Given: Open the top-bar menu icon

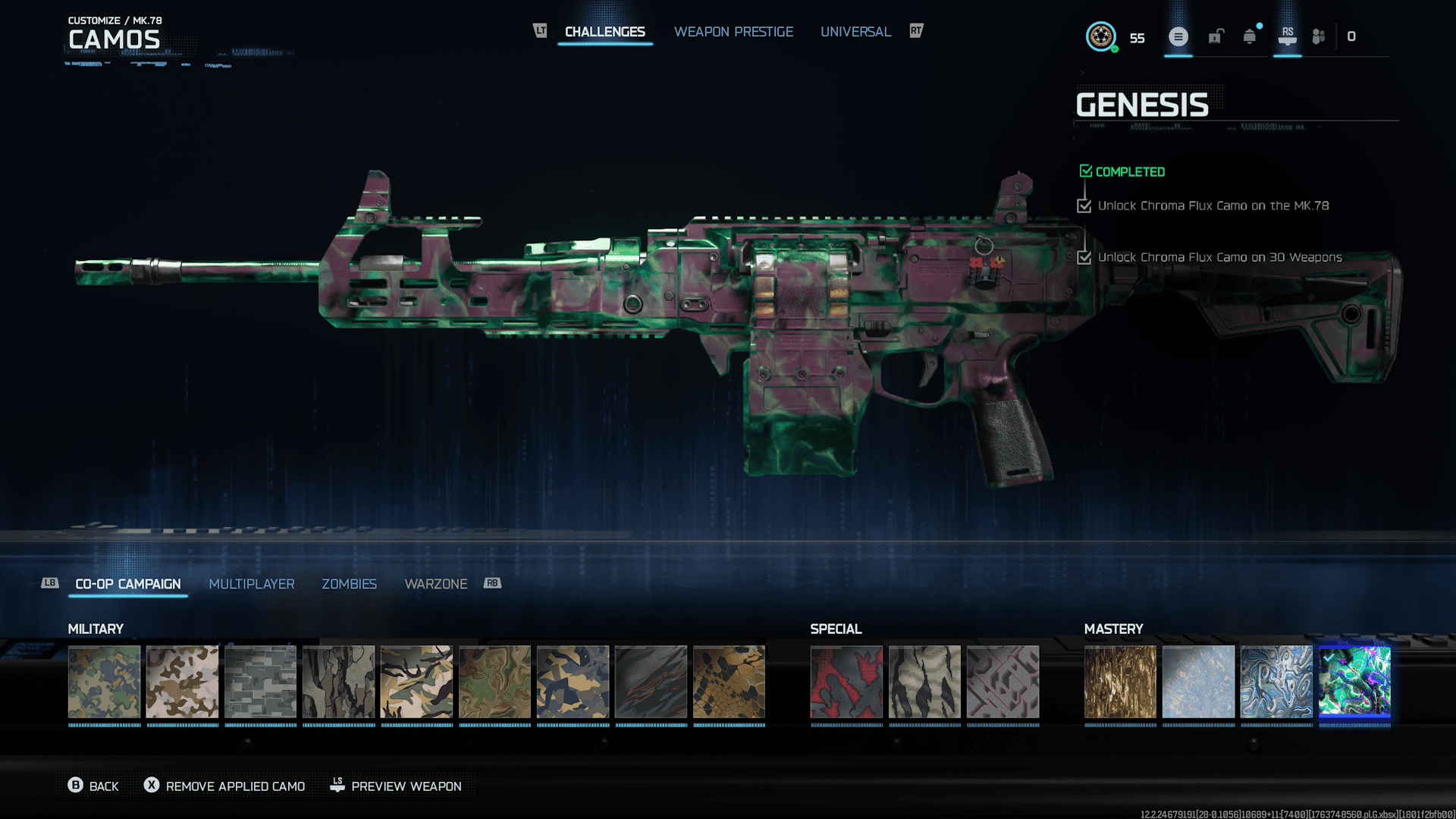Looking at the screenshot, I should [1178, 36].
